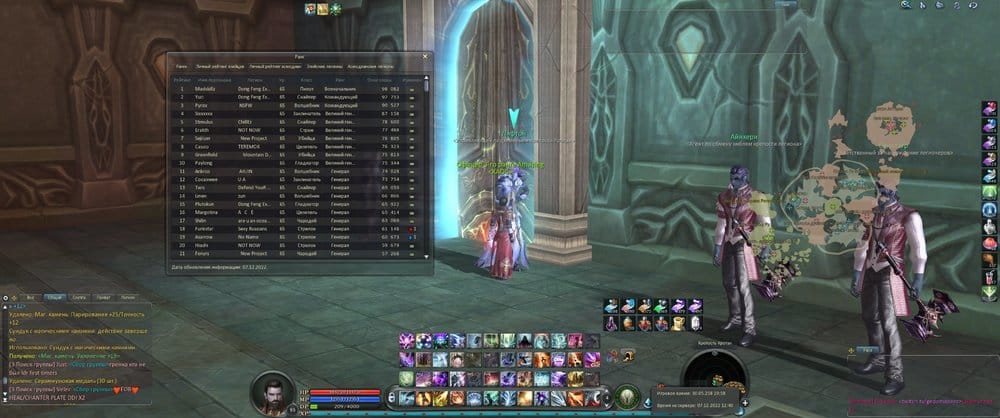1000x418 pixels.
Task: Open the search magnifier icon at top right
Action: point(905,5)
